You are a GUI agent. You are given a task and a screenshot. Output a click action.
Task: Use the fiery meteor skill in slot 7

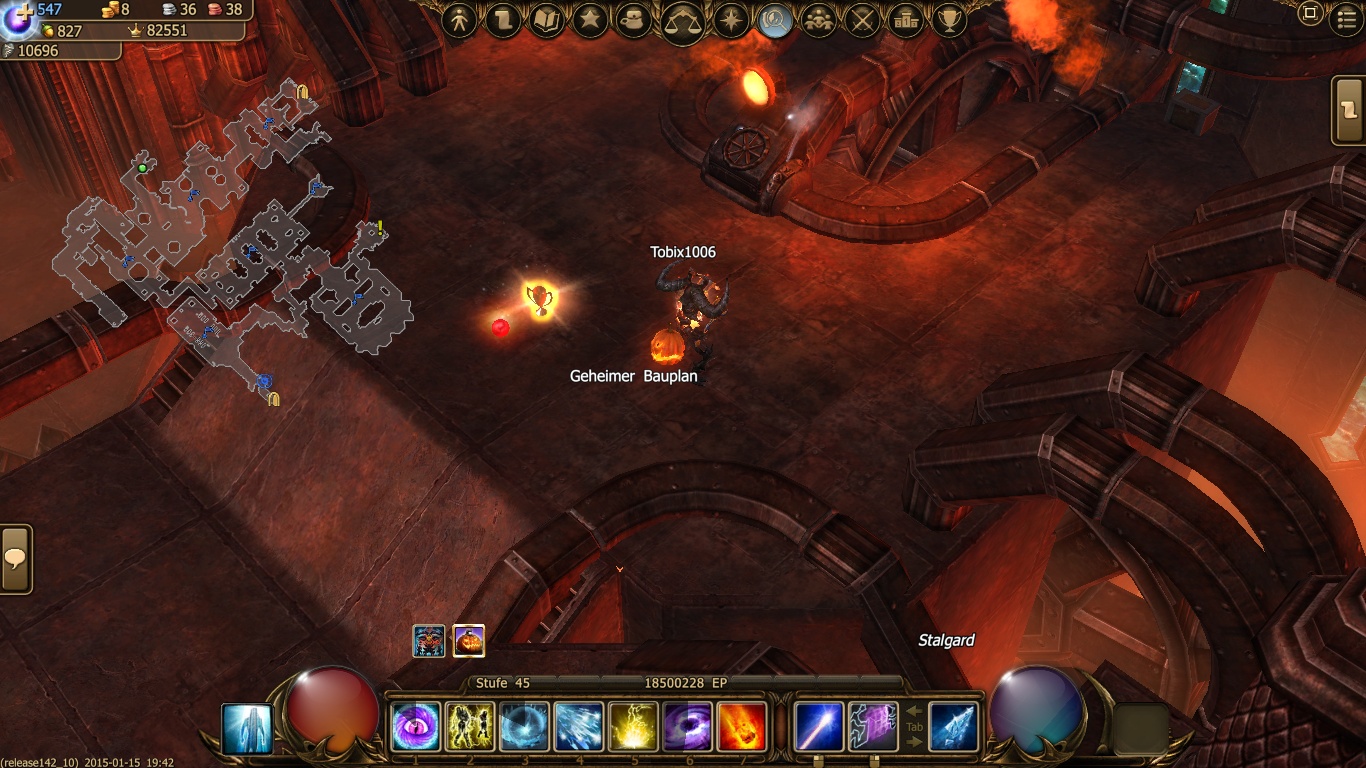click(742, 727)
